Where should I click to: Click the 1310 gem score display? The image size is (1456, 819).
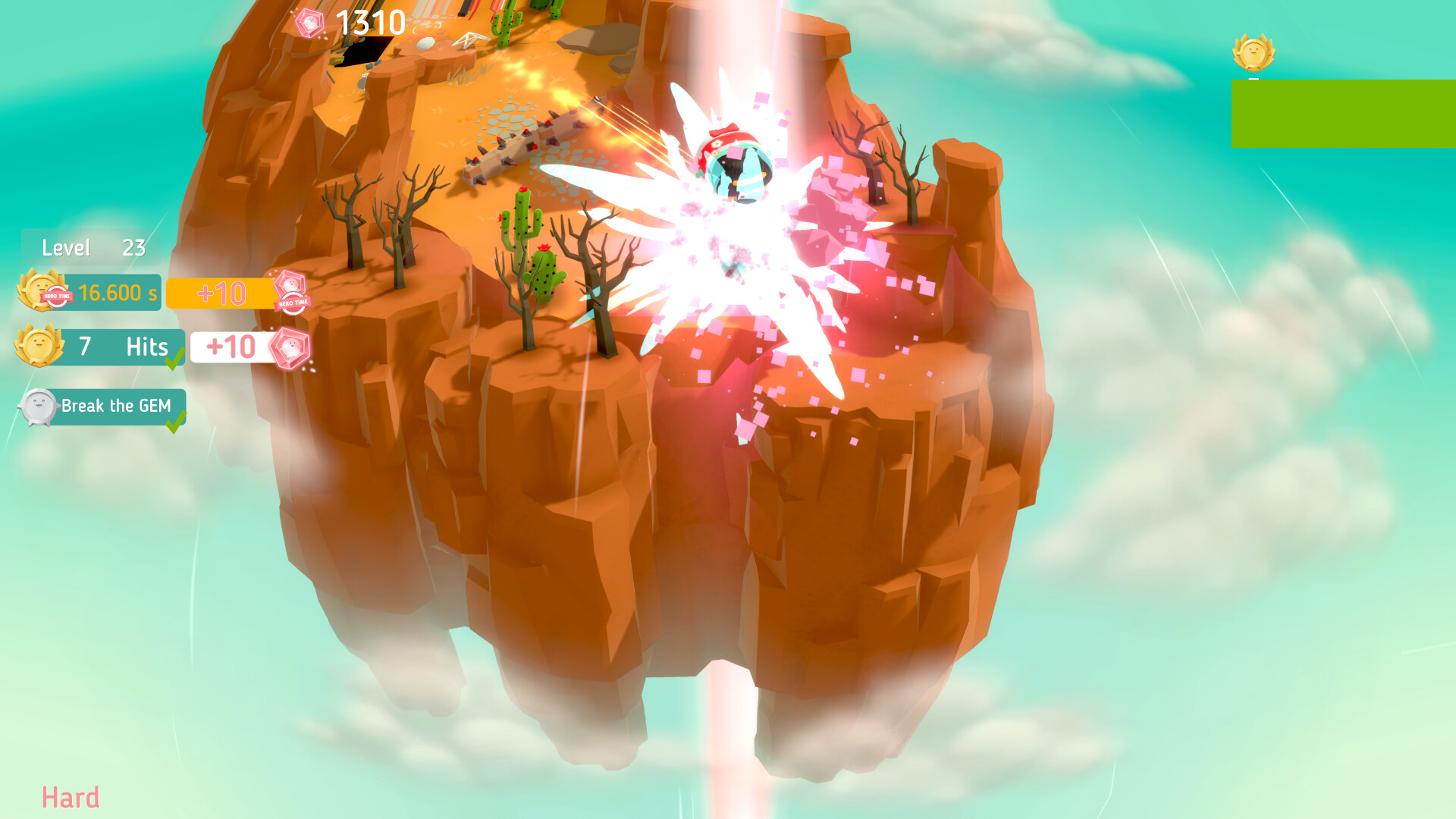[x=369, y=22]
